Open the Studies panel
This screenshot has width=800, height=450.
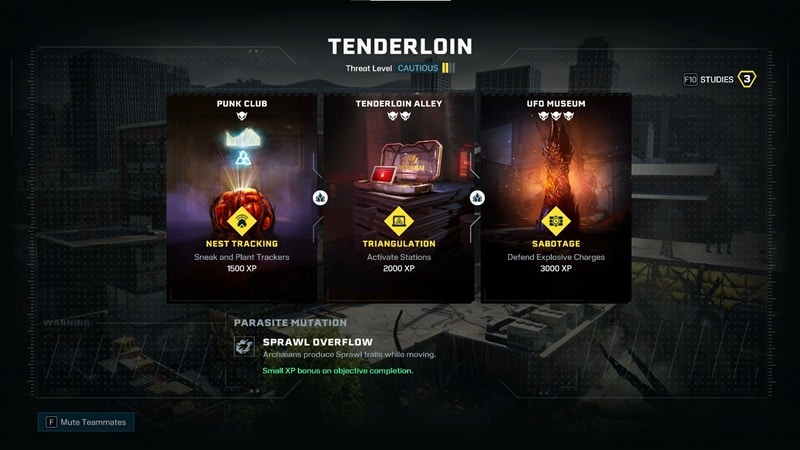click(x=720, y=79)
